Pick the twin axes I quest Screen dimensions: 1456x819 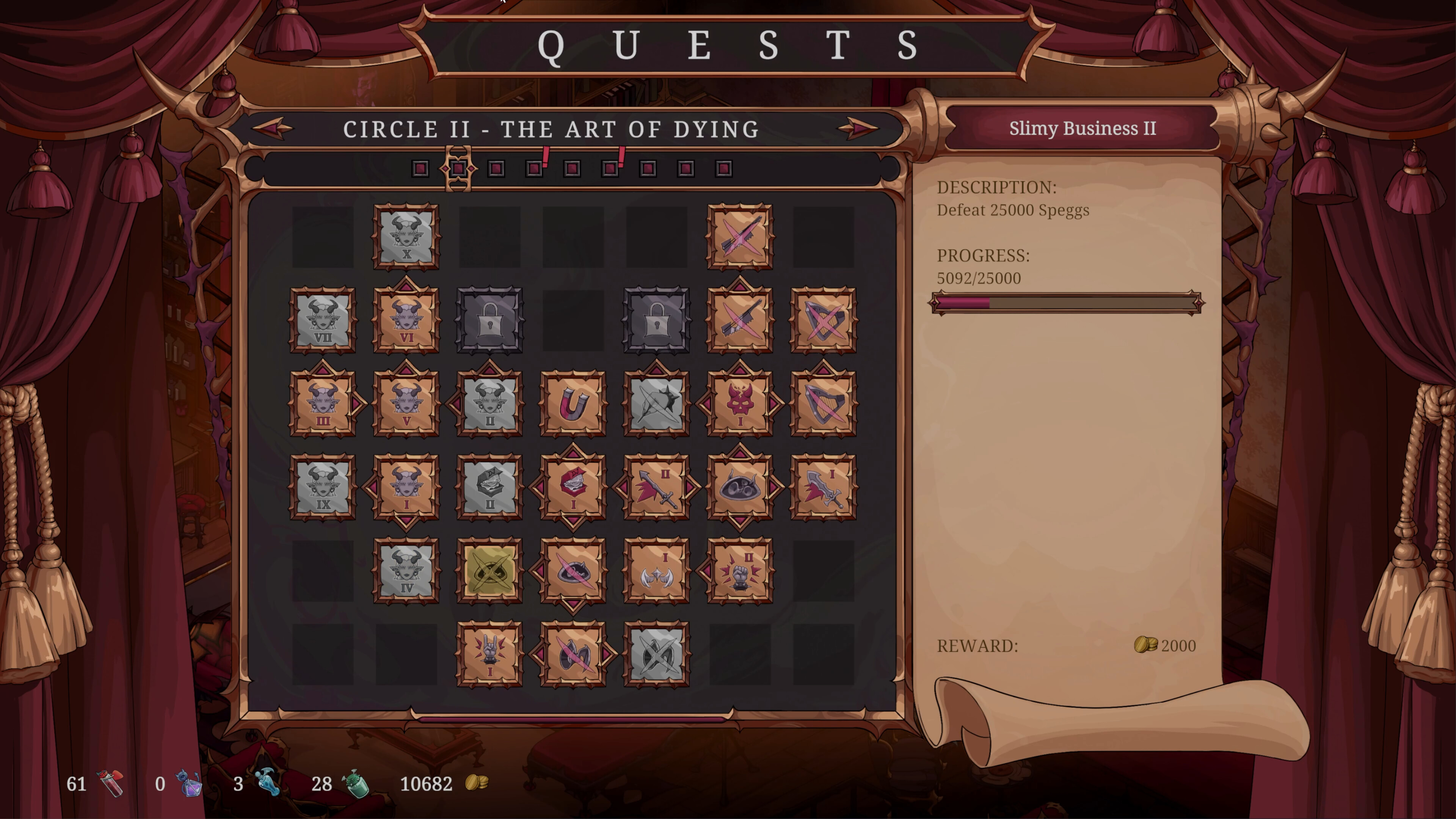[656, 570]
